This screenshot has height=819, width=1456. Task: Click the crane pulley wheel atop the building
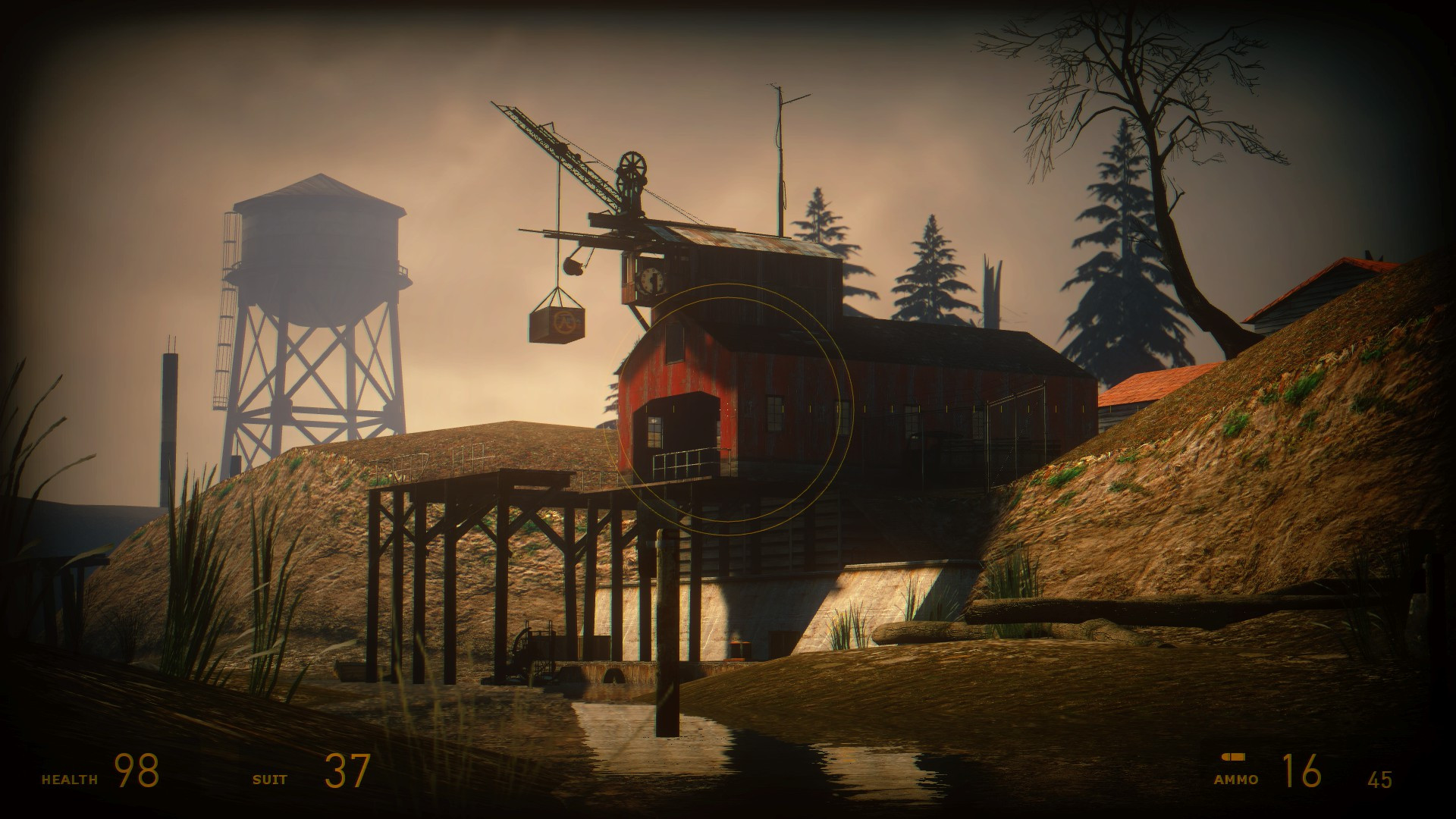point(631,164)
